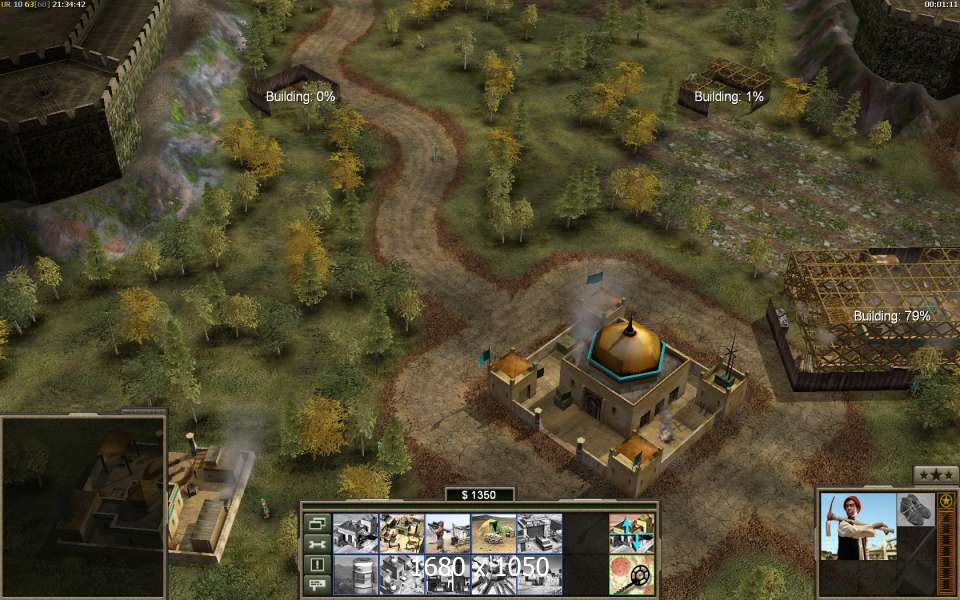
Task: Use the radar scan detector icon
Action: 631,575
